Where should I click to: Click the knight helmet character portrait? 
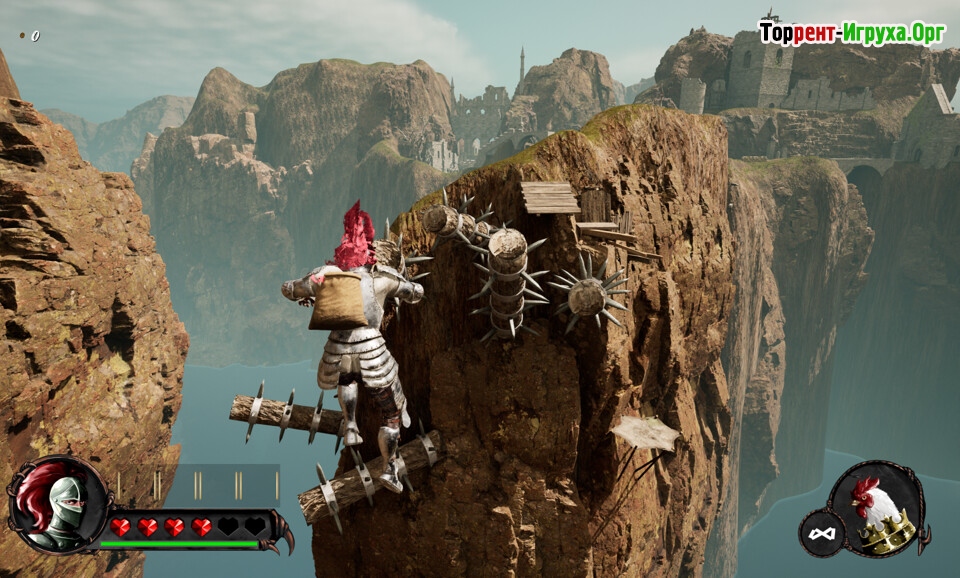click(56, 506)
